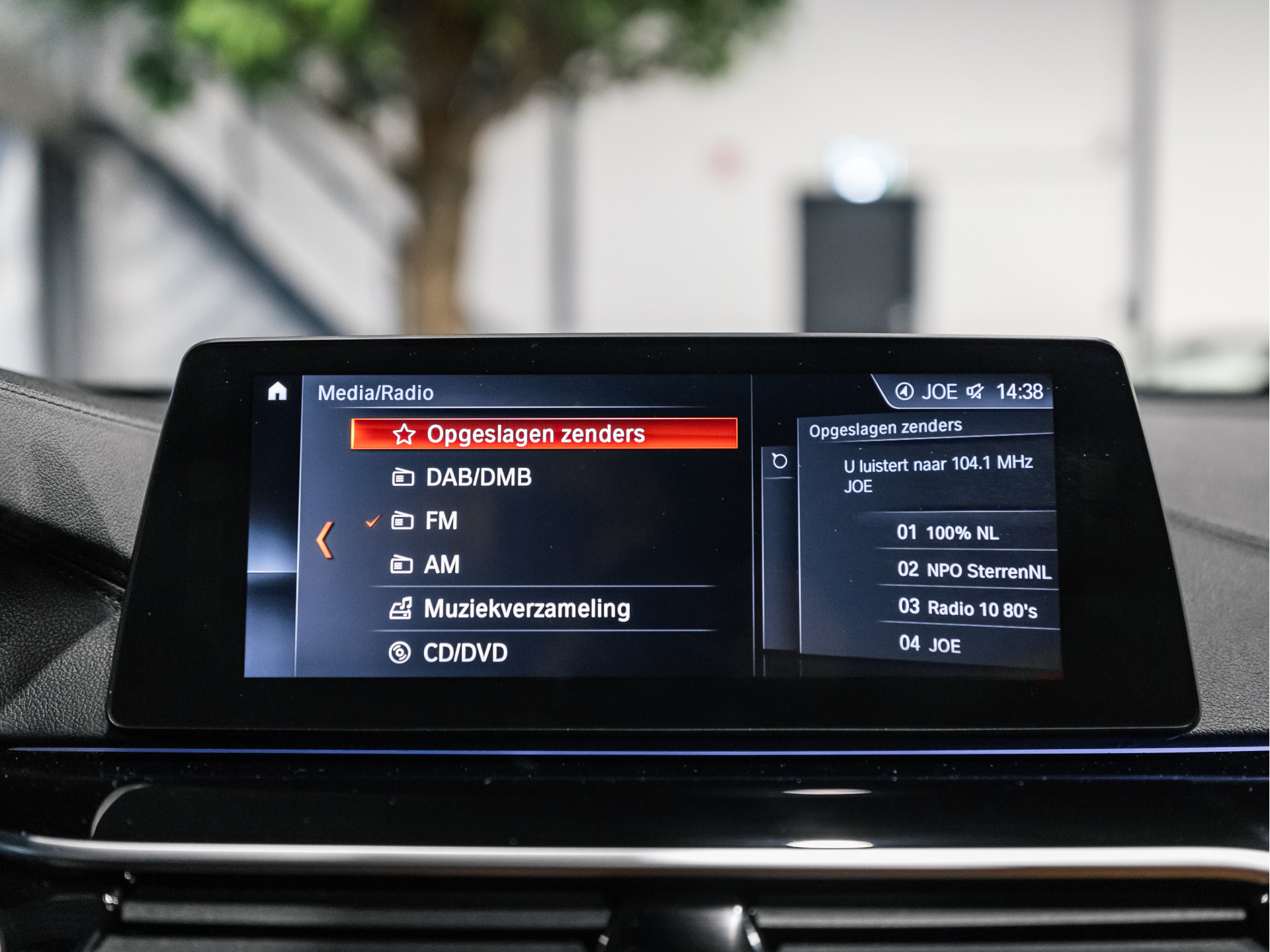Go to the home screen icon

tap(278, 392)
